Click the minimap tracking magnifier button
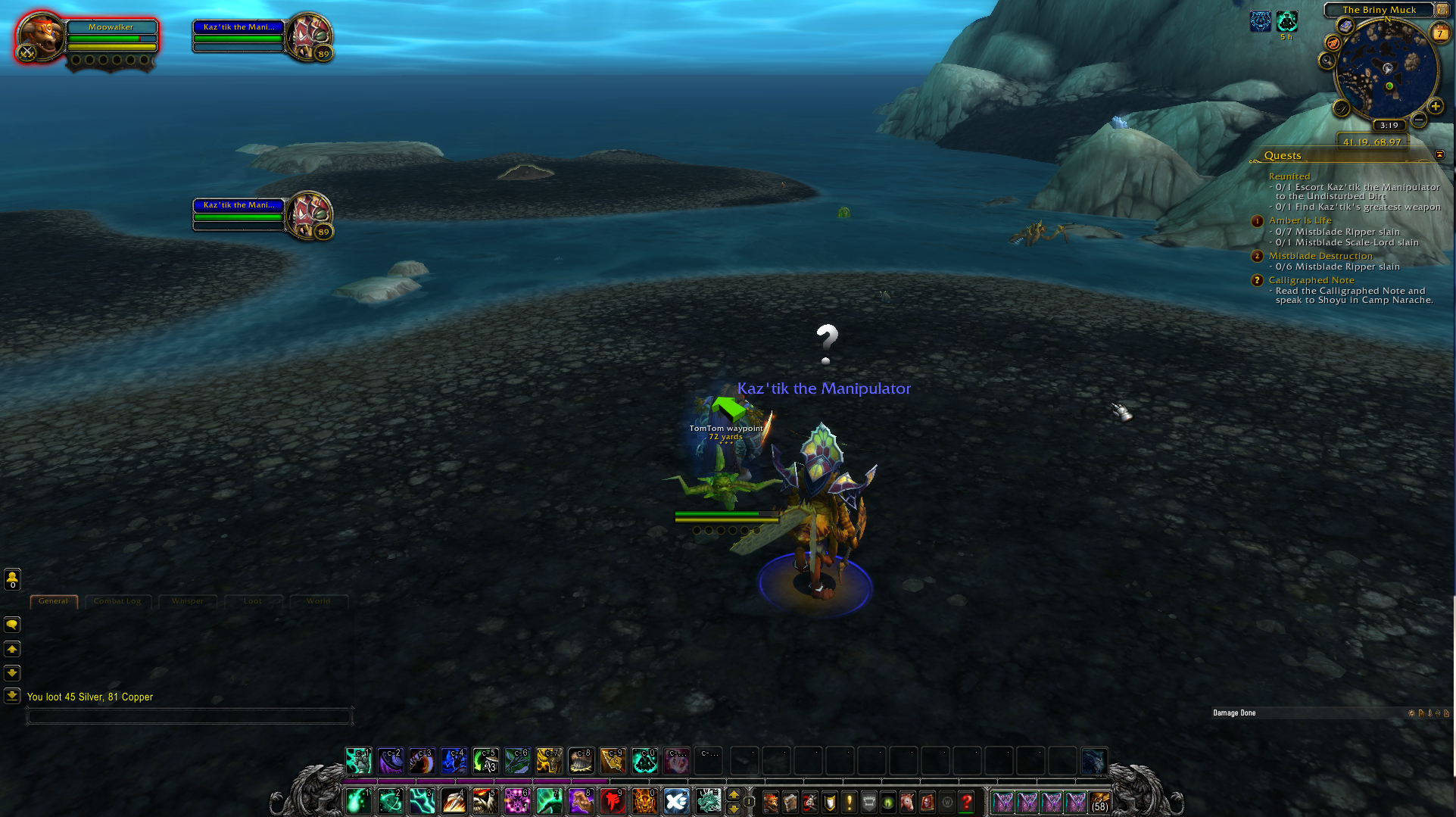 pyautogui.click(x=1327, y=61)
